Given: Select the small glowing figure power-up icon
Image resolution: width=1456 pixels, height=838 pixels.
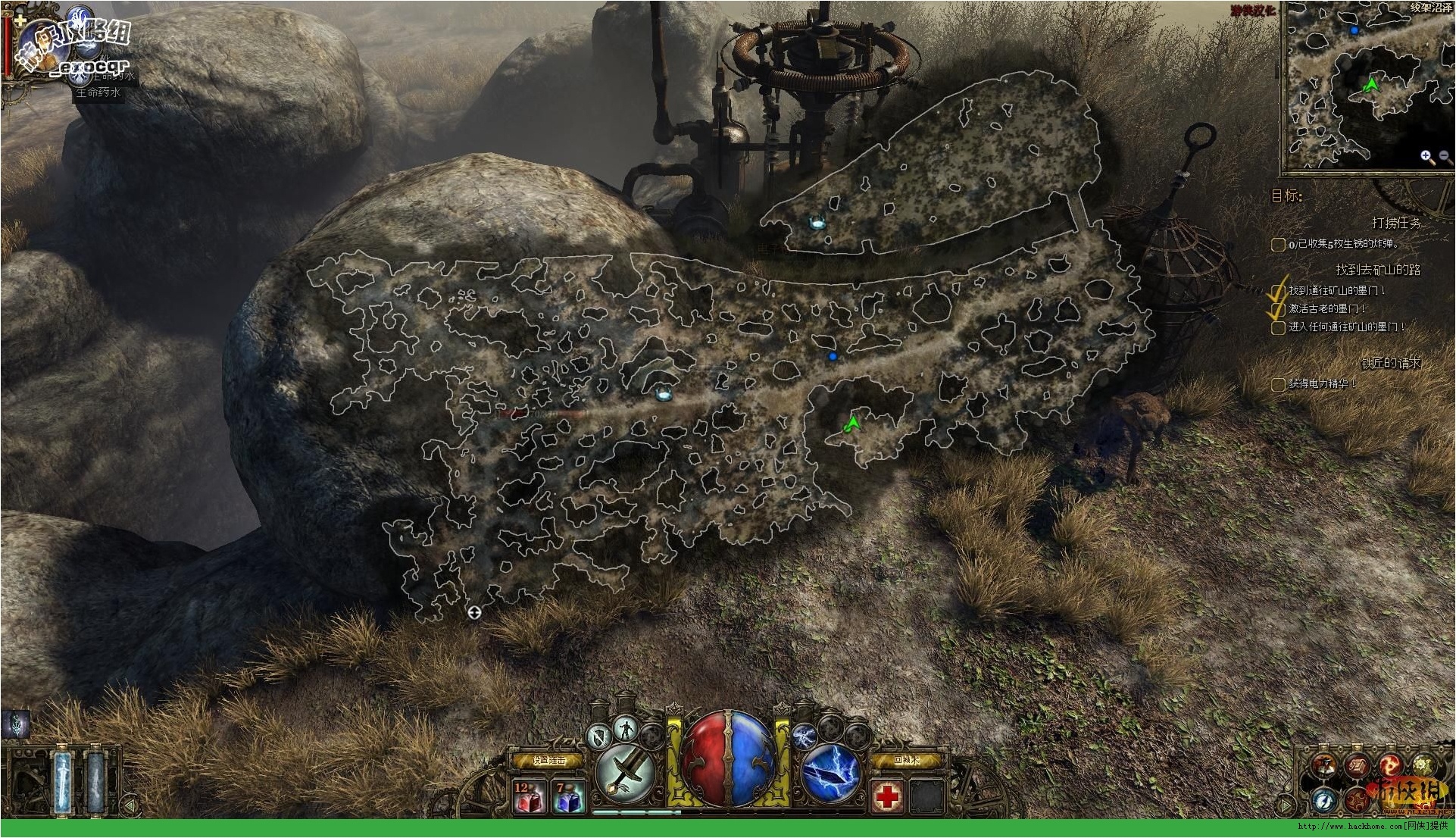Looking at the screenshot, I should (x=624, y=727).
